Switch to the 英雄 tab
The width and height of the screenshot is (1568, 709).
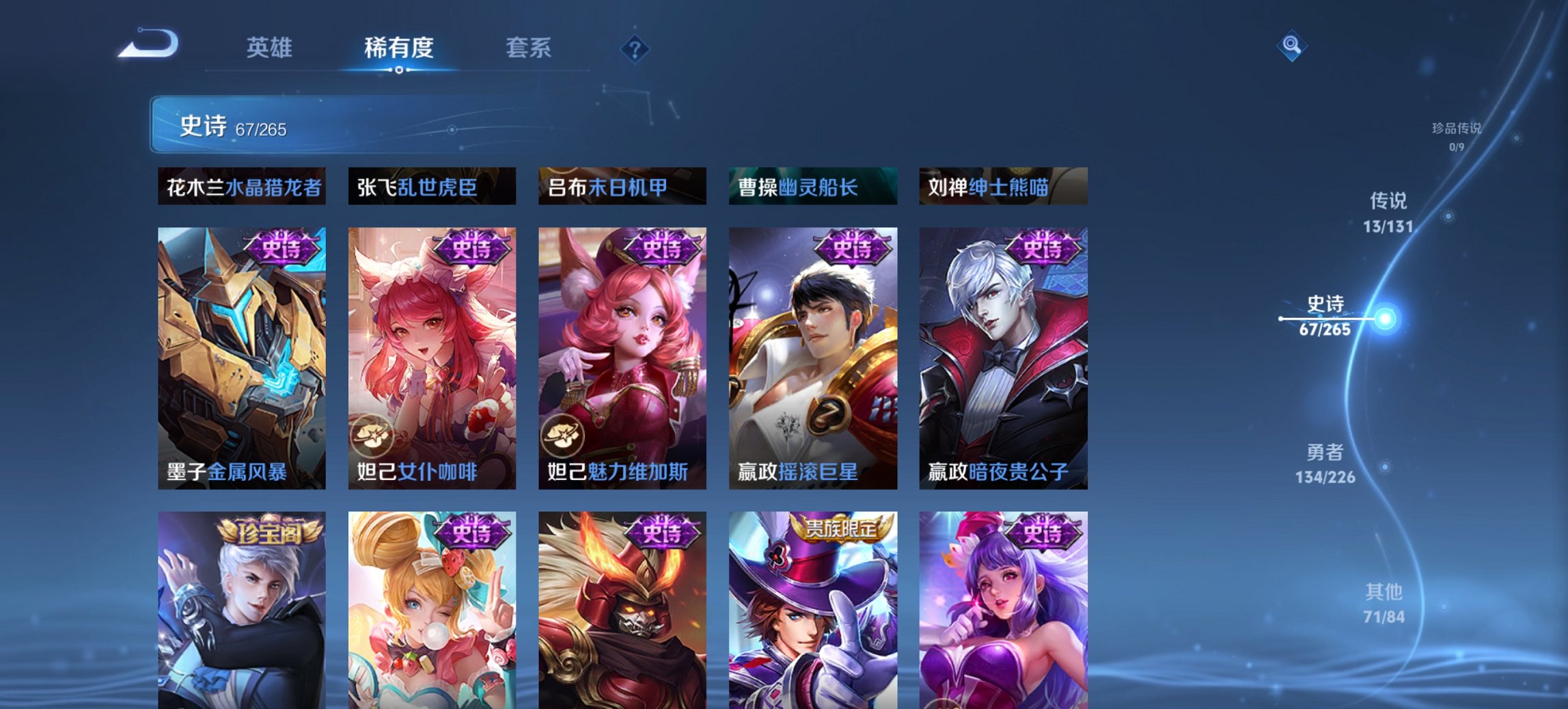[x=271, y=48]
